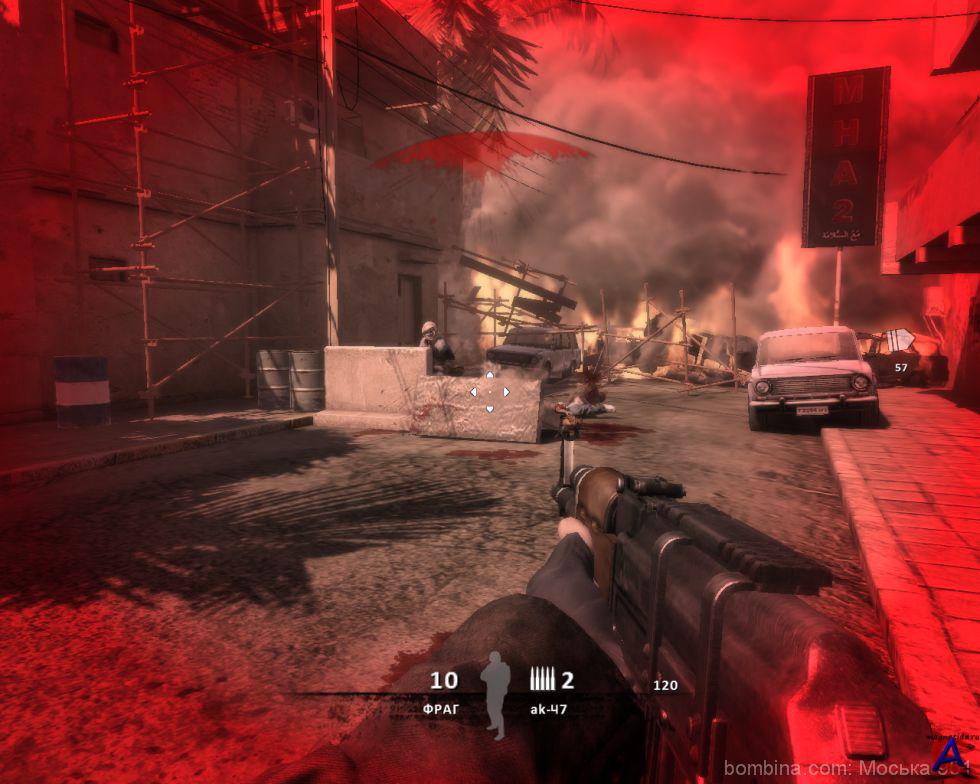Click the bullets icon beside the ak-47
Viewport: 980px width, 784px height.
click(541, 681)
